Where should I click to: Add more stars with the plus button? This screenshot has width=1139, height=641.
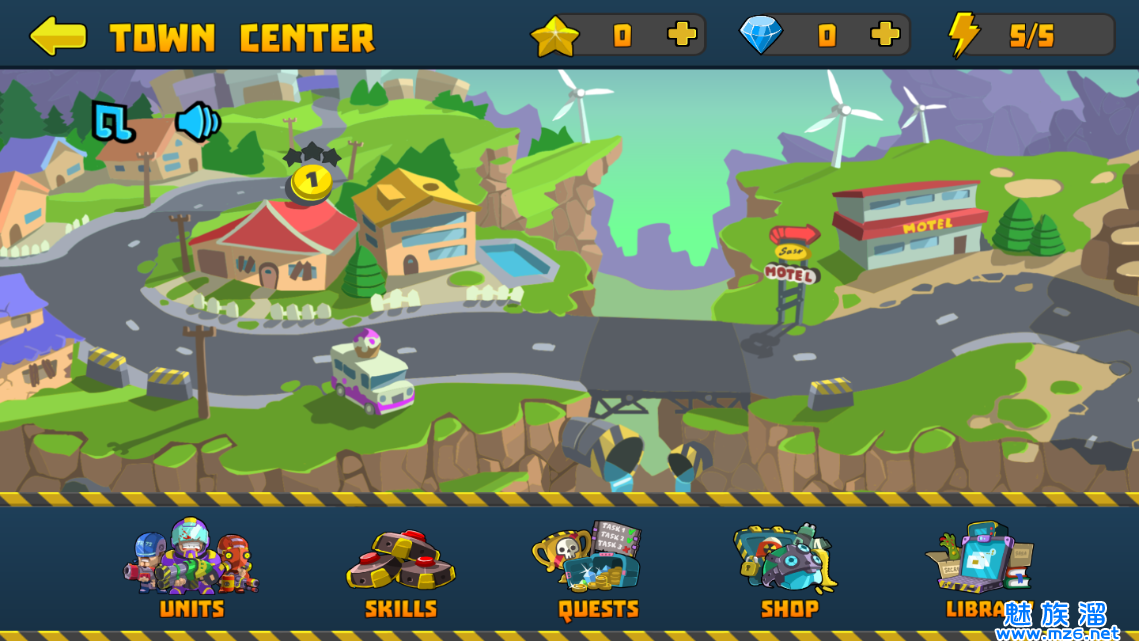(x=682, y=35)
